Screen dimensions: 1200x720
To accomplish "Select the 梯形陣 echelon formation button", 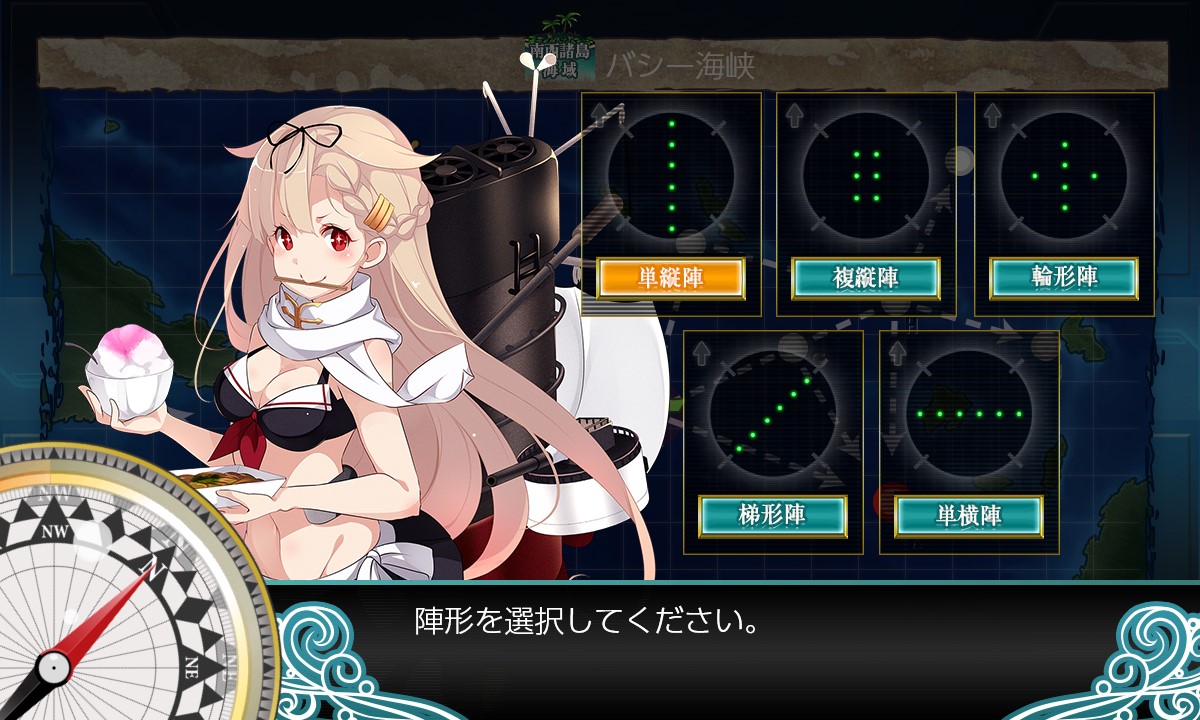I will point(772,516).
